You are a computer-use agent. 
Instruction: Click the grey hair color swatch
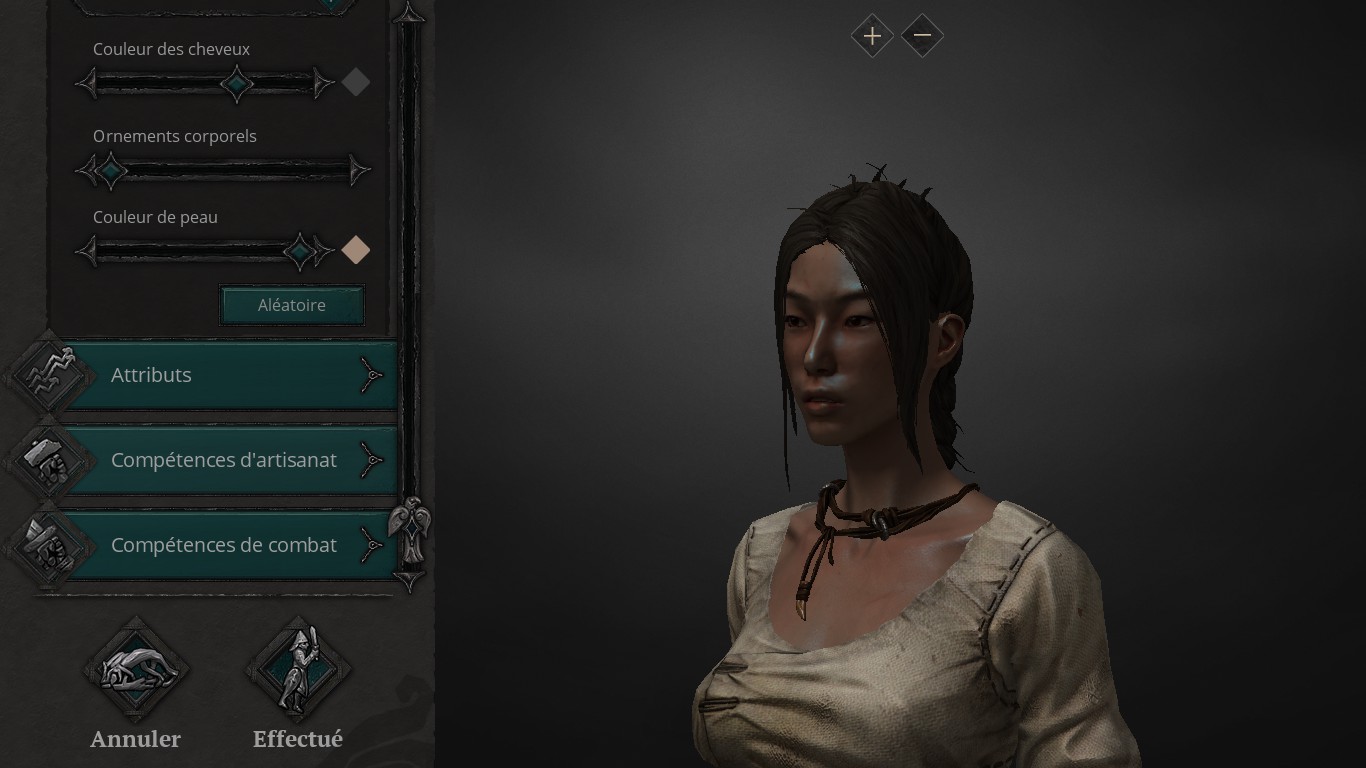356,82
